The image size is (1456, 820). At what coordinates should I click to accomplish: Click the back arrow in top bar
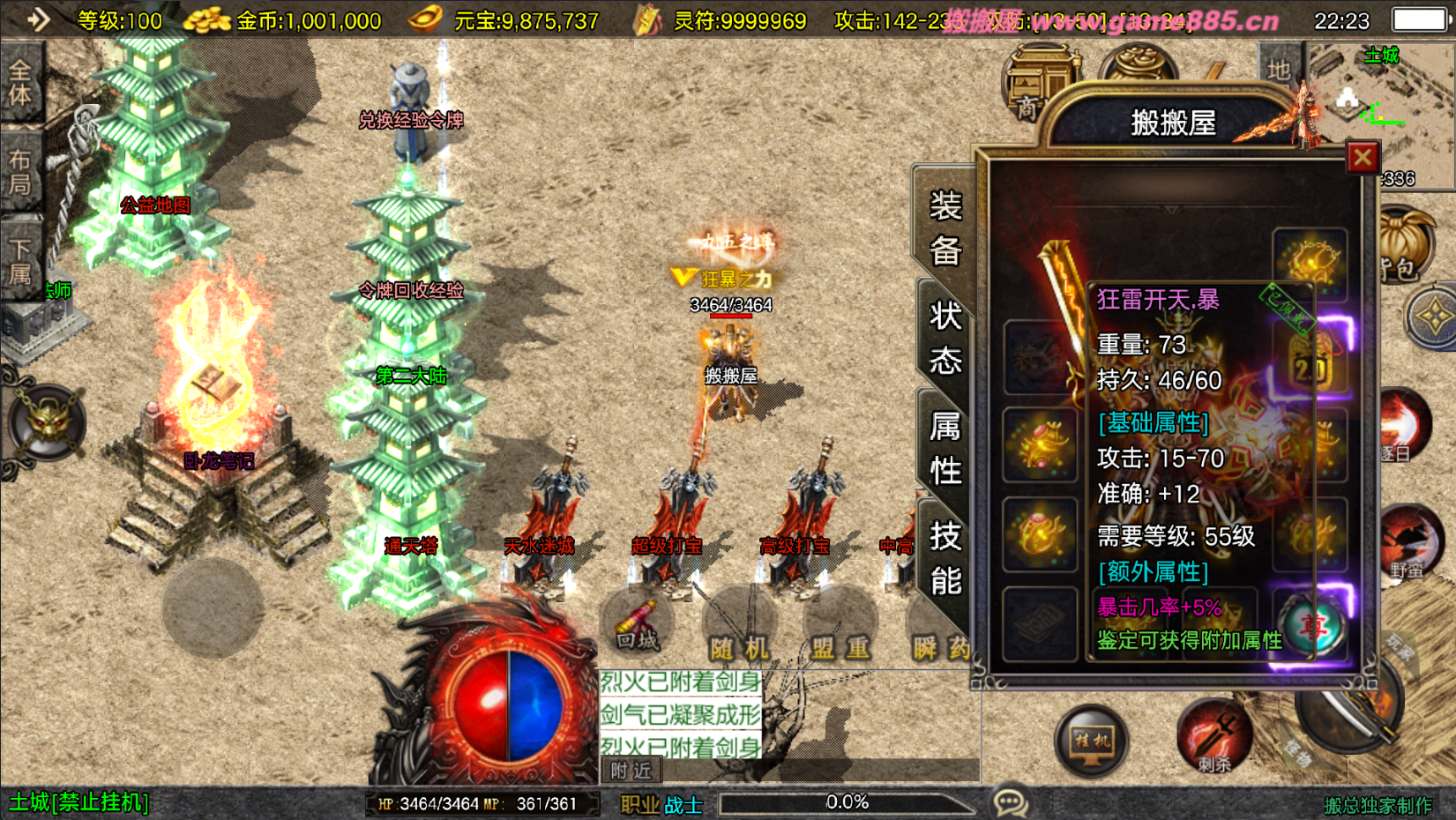[38, 19]
